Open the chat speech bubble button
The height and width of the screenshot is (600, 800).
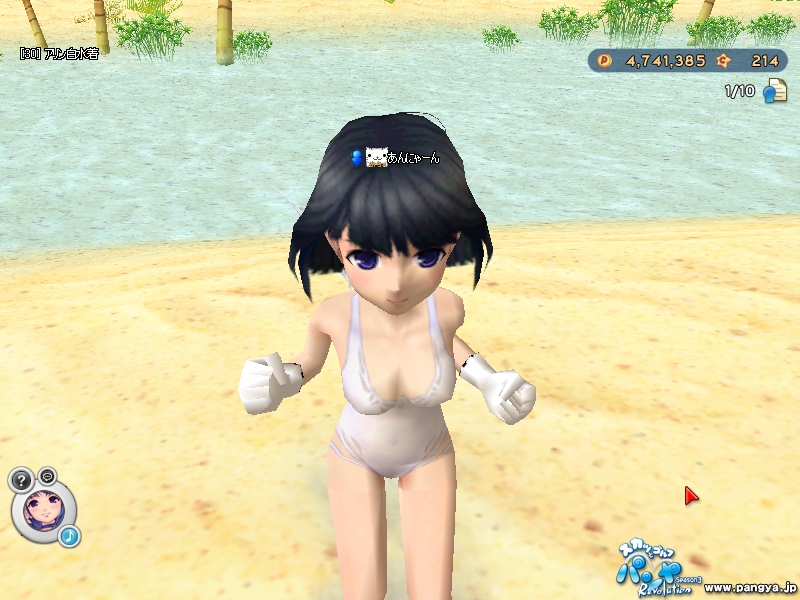(47, 475)
